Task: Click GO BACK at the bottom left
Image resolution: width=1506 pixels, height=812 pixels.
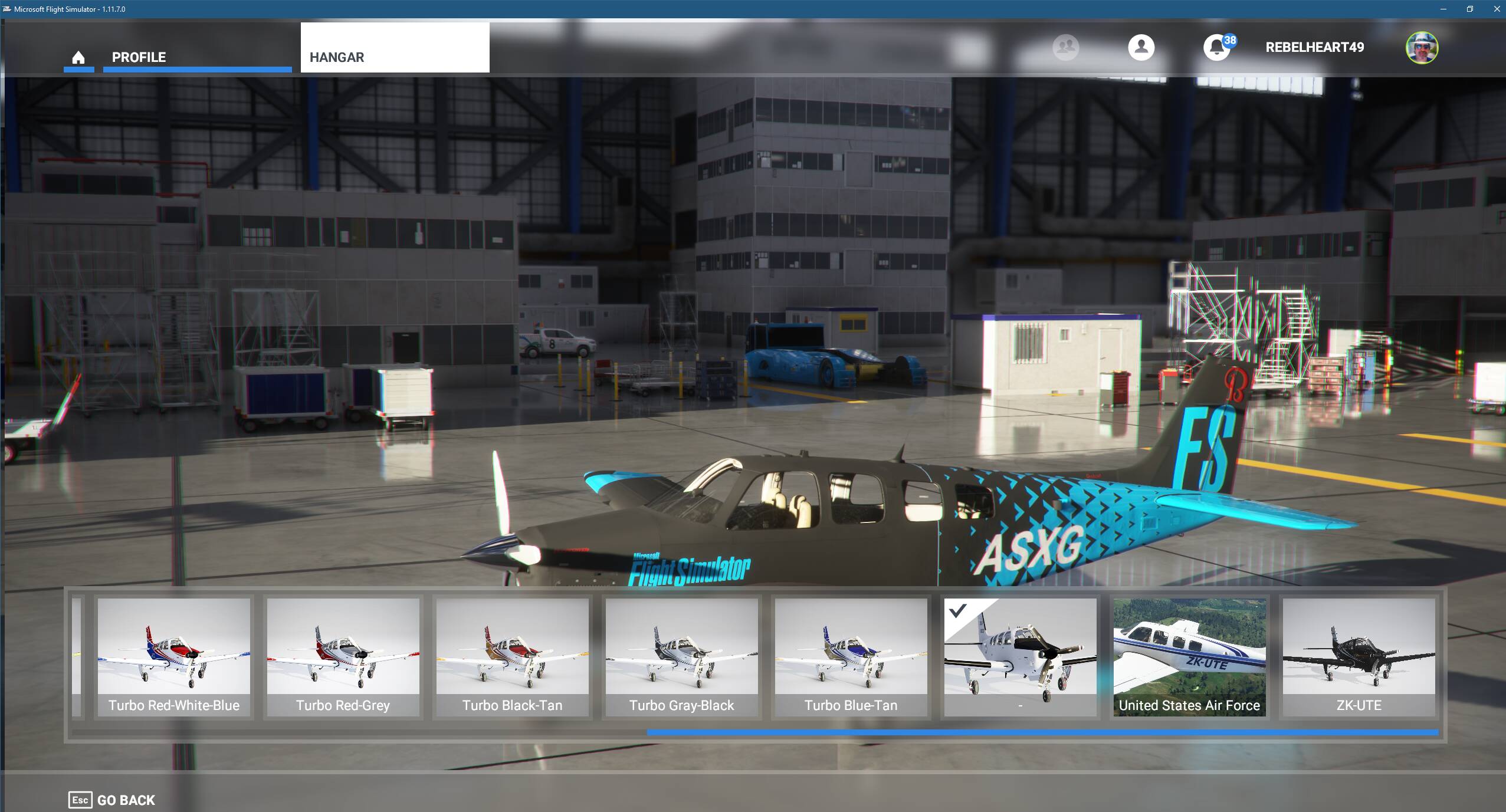Action: click(126, 800)
